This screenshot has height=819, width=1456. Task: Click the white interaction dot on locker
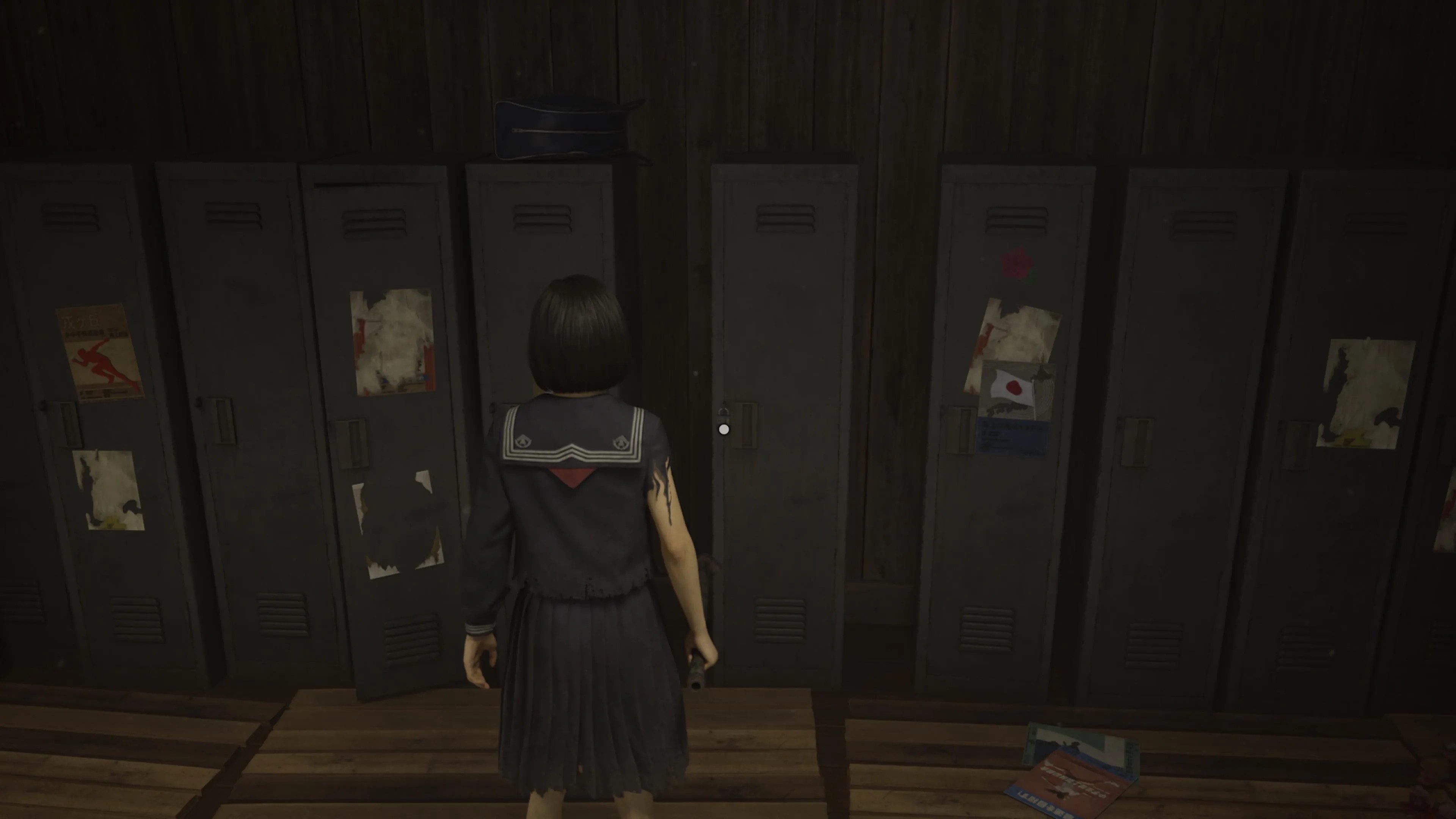click(723, 430)
